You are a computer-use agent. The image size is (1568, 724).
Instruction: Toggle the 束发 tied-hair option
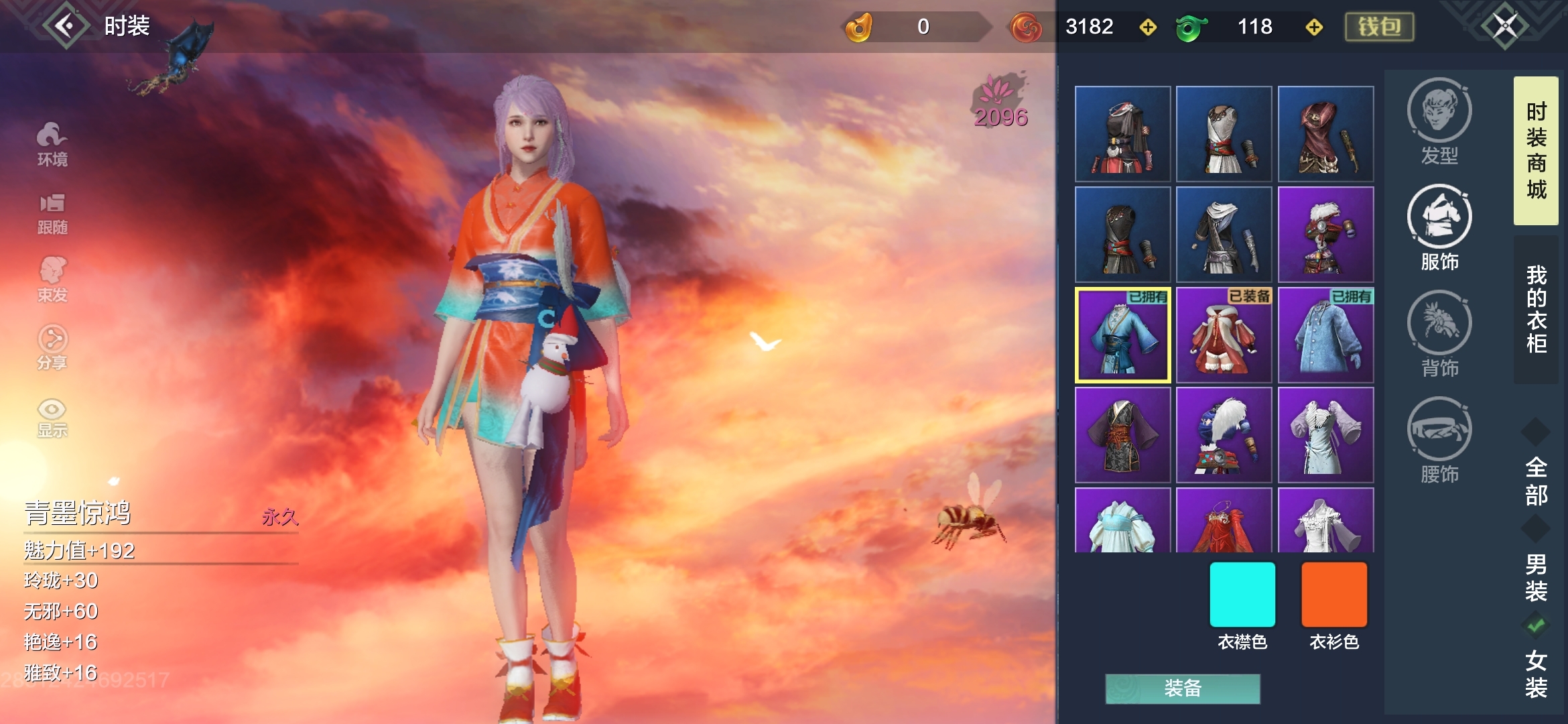52,280
